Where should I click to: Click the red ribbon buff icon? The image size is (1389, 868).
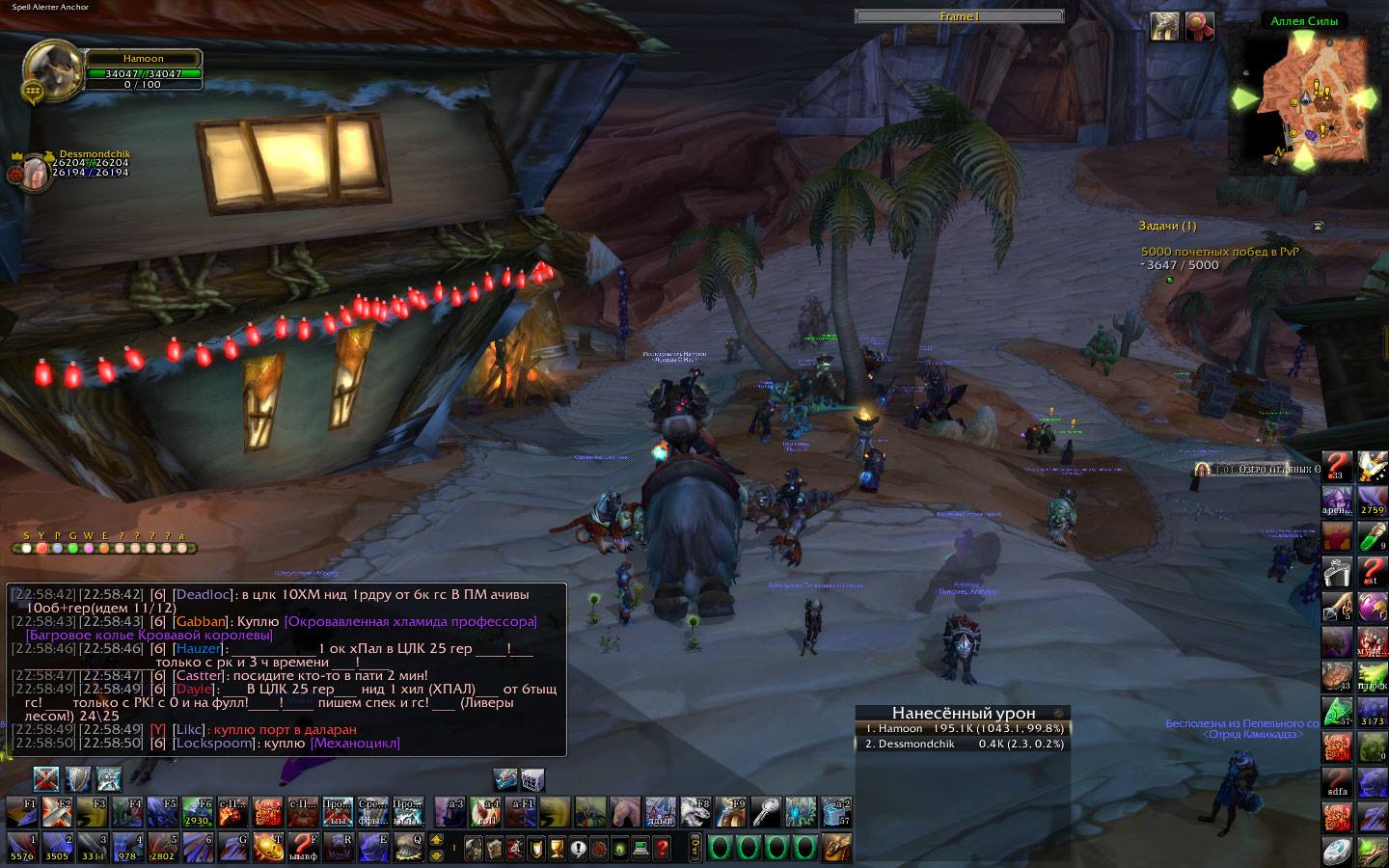[1200, 26]
